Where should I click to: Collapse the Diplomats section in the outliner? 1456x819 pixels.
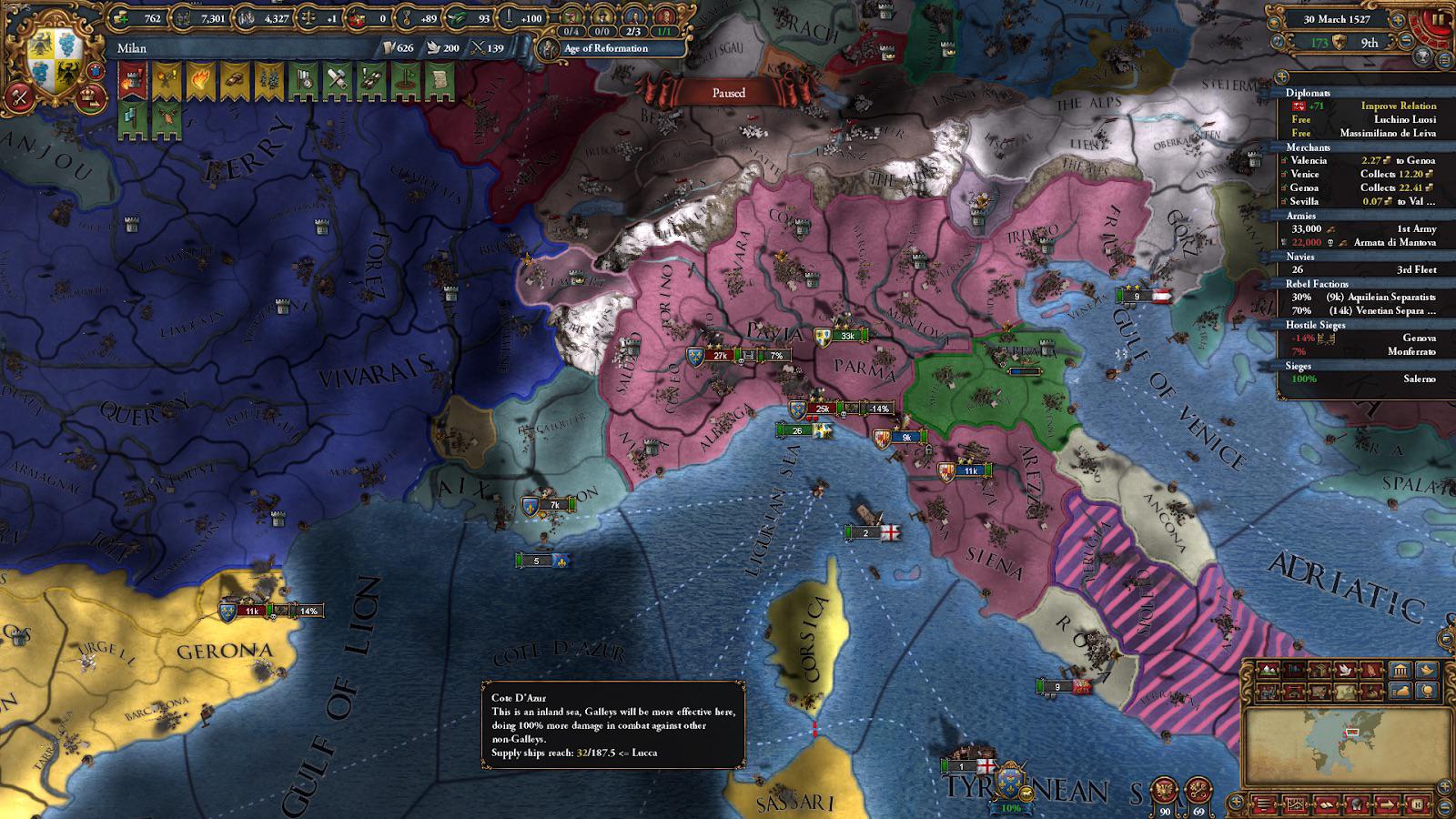1307,92
